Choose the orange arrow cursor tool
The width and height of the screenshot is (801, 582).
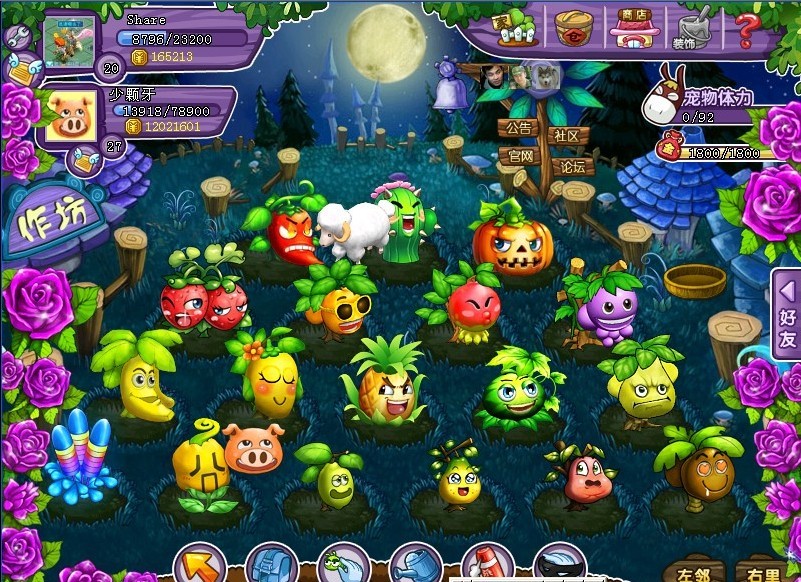point(196,566)
